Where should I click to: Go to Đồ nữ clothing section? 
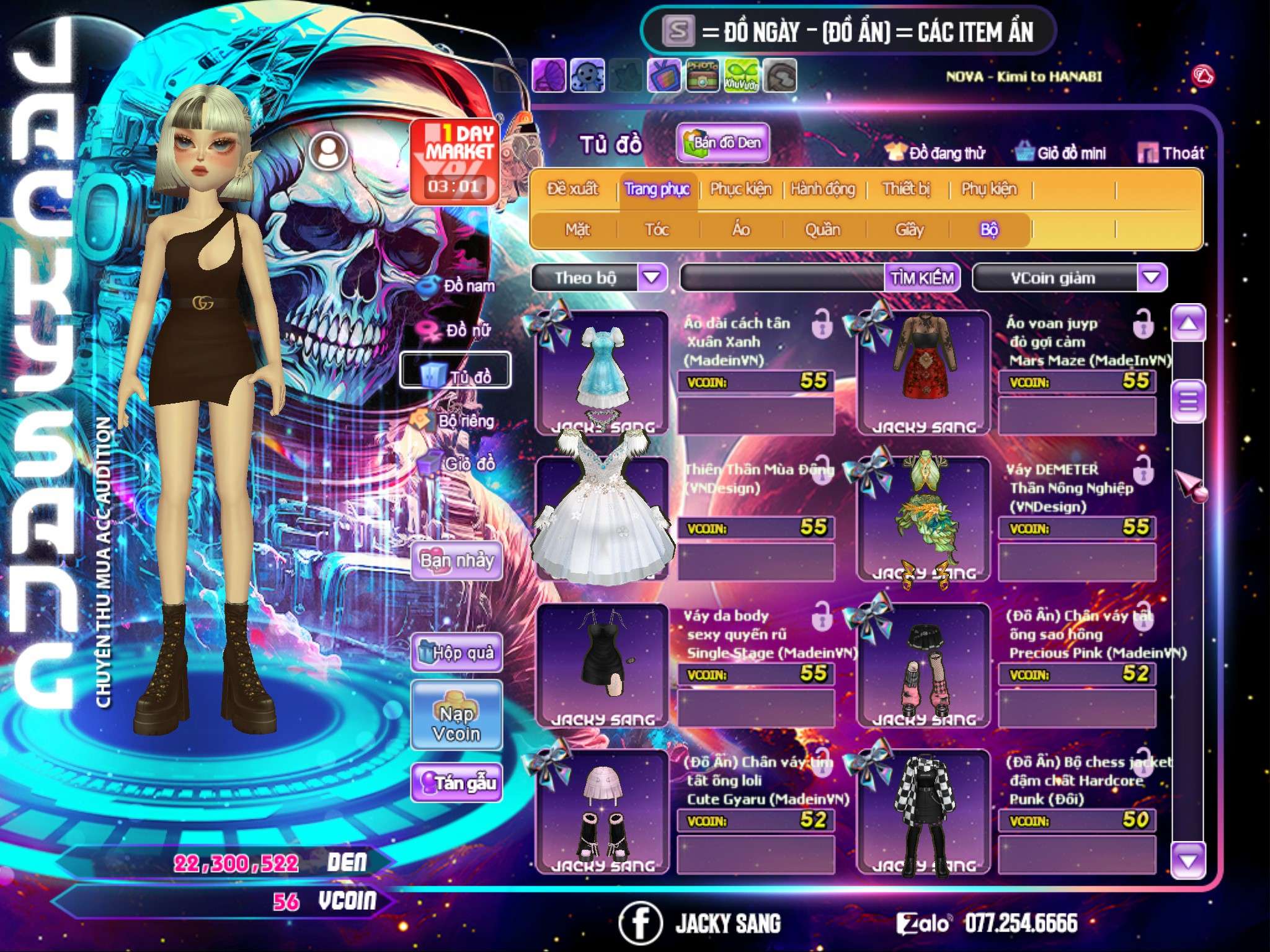pyautogui.click(x=459, y=330)
